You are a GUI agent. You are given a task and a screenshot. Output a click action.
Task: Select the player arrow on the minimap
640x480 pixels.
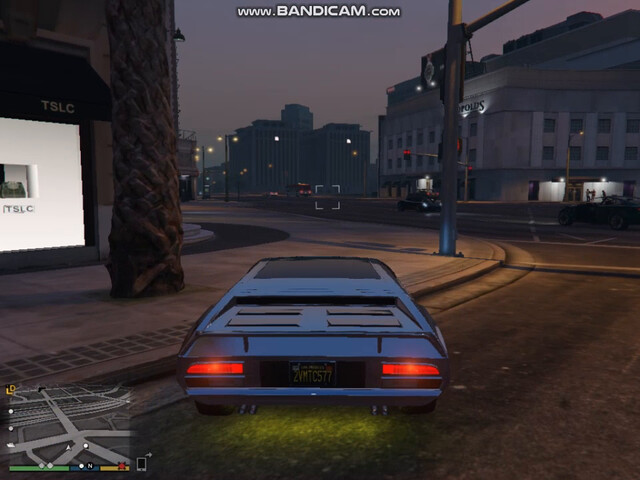coord(70,445)
